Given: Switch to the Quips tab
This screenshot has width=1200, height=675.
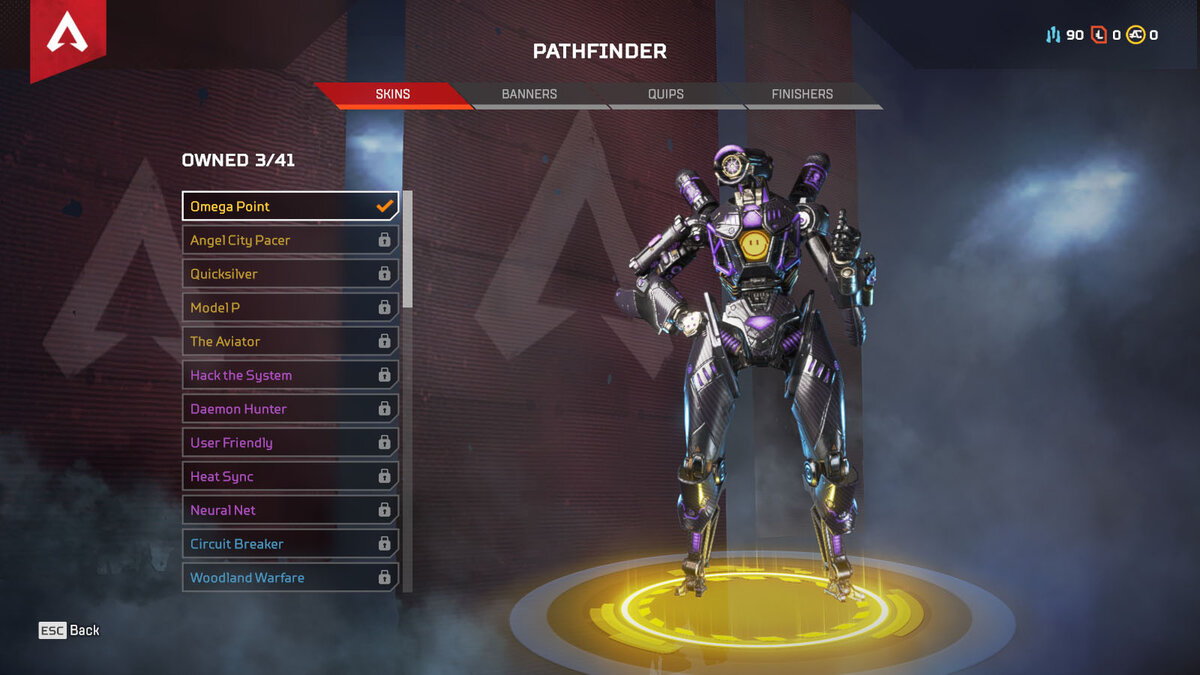Looking at the screenshot, I should pyautogui.click(x=665, y=94).
